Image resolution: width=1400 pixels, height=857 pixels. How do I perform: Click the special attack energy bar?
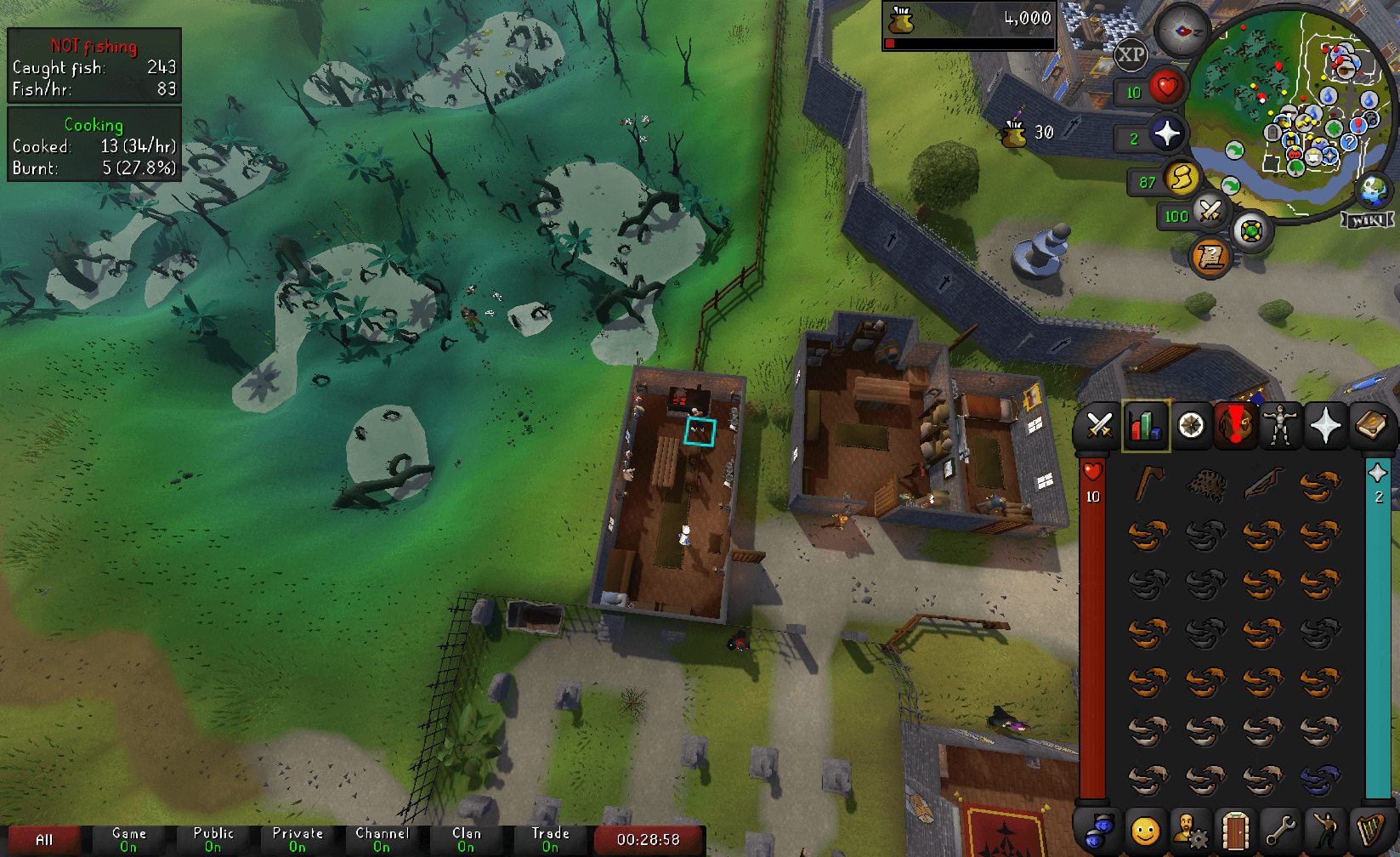click(1210, 209)
